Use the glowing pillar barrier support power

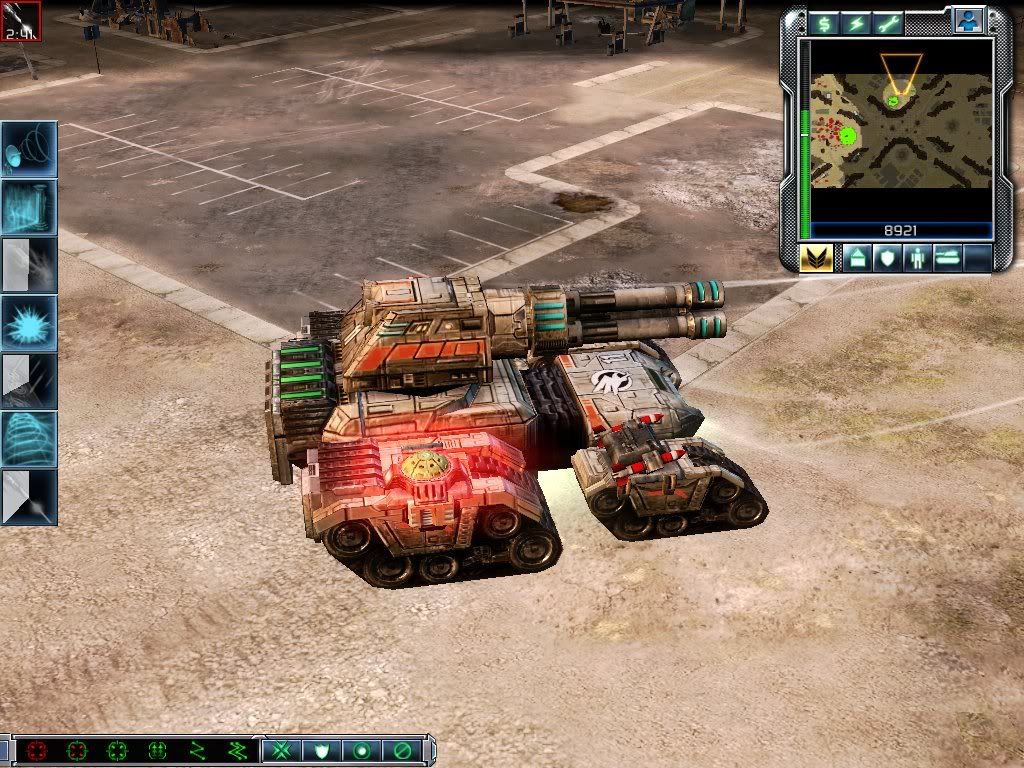pyautogui.click(x=29, y=207)
